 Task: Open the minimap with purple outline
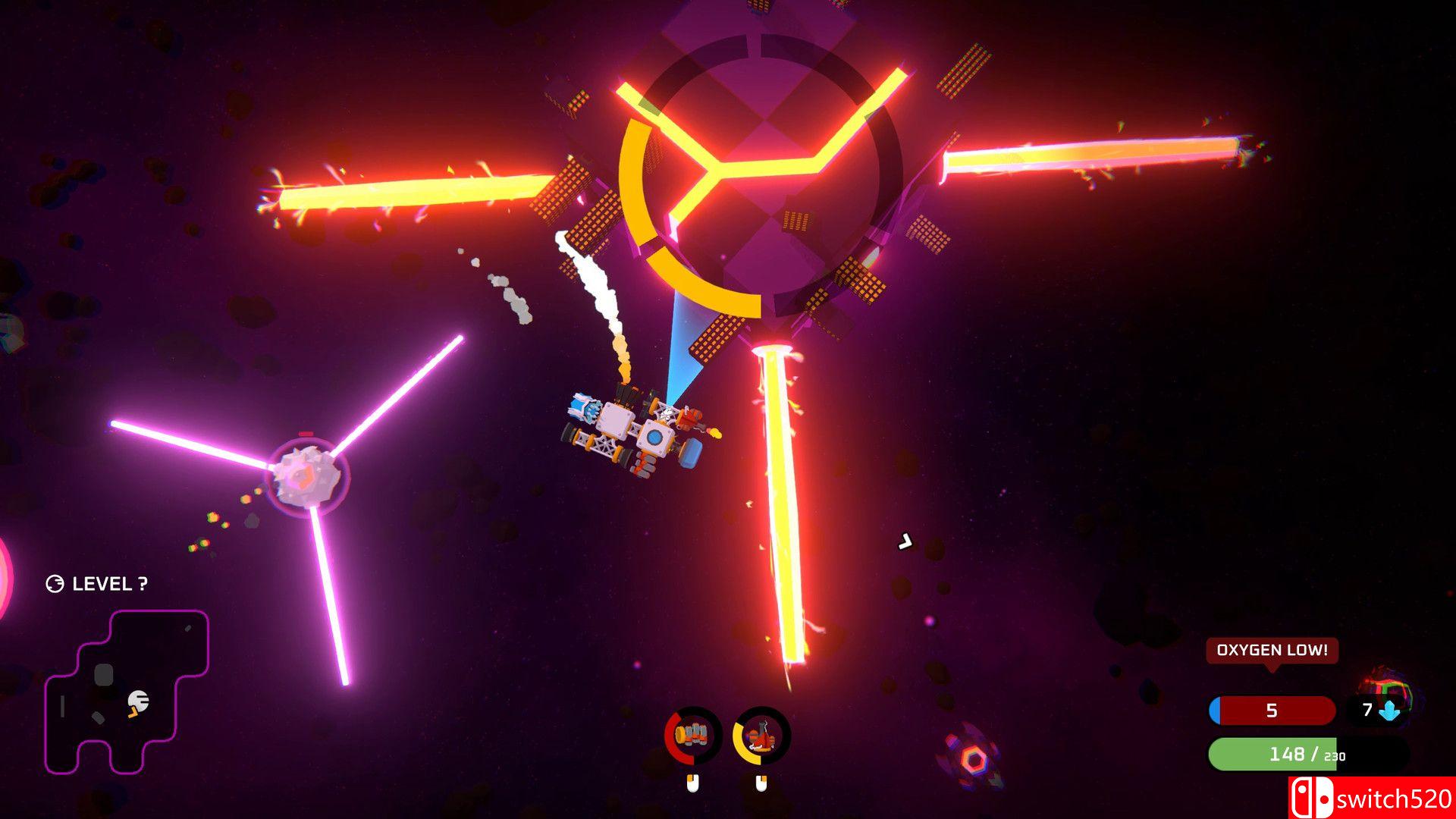(x=127, y=692)
